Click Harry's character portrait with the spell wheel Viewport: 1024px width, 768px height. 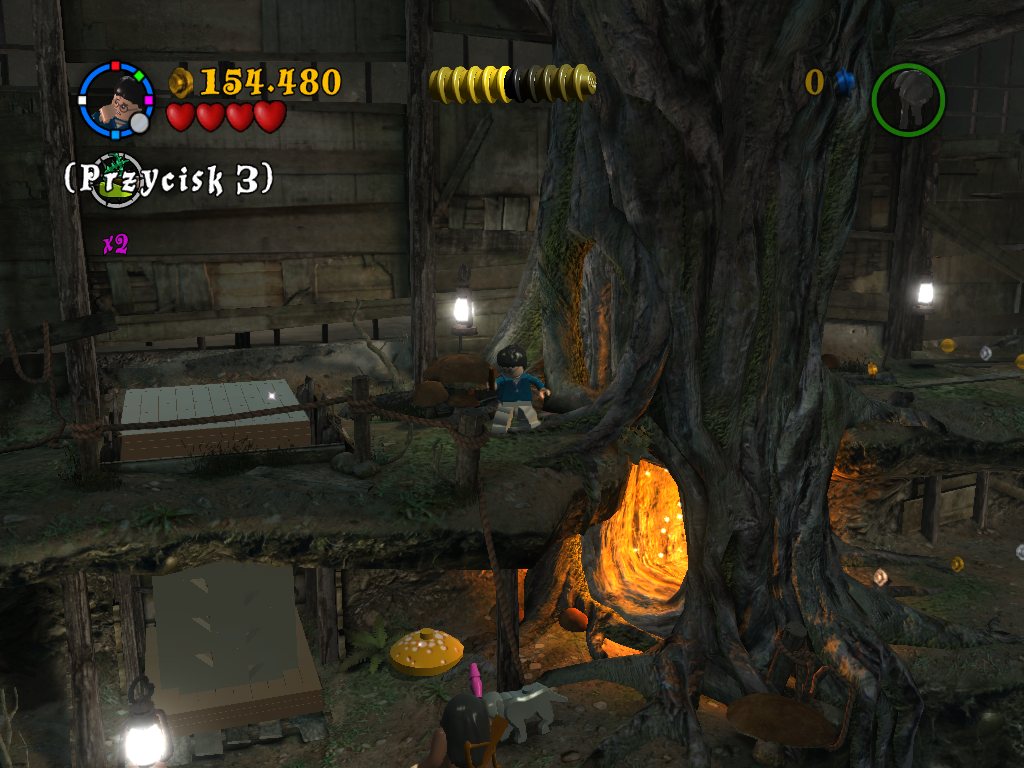(116, 100)
